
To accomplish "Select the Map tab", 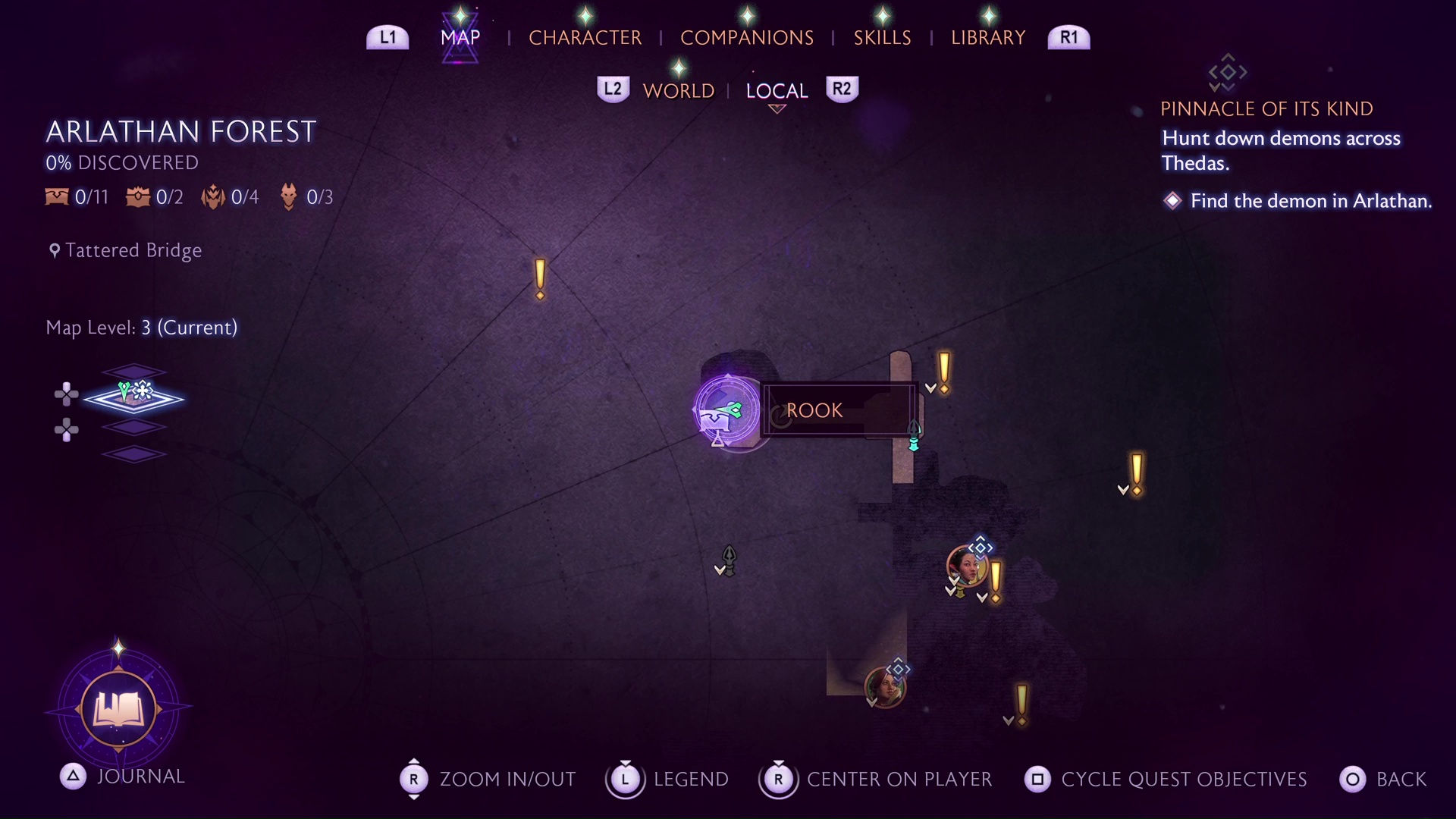I will click(460, 37).
